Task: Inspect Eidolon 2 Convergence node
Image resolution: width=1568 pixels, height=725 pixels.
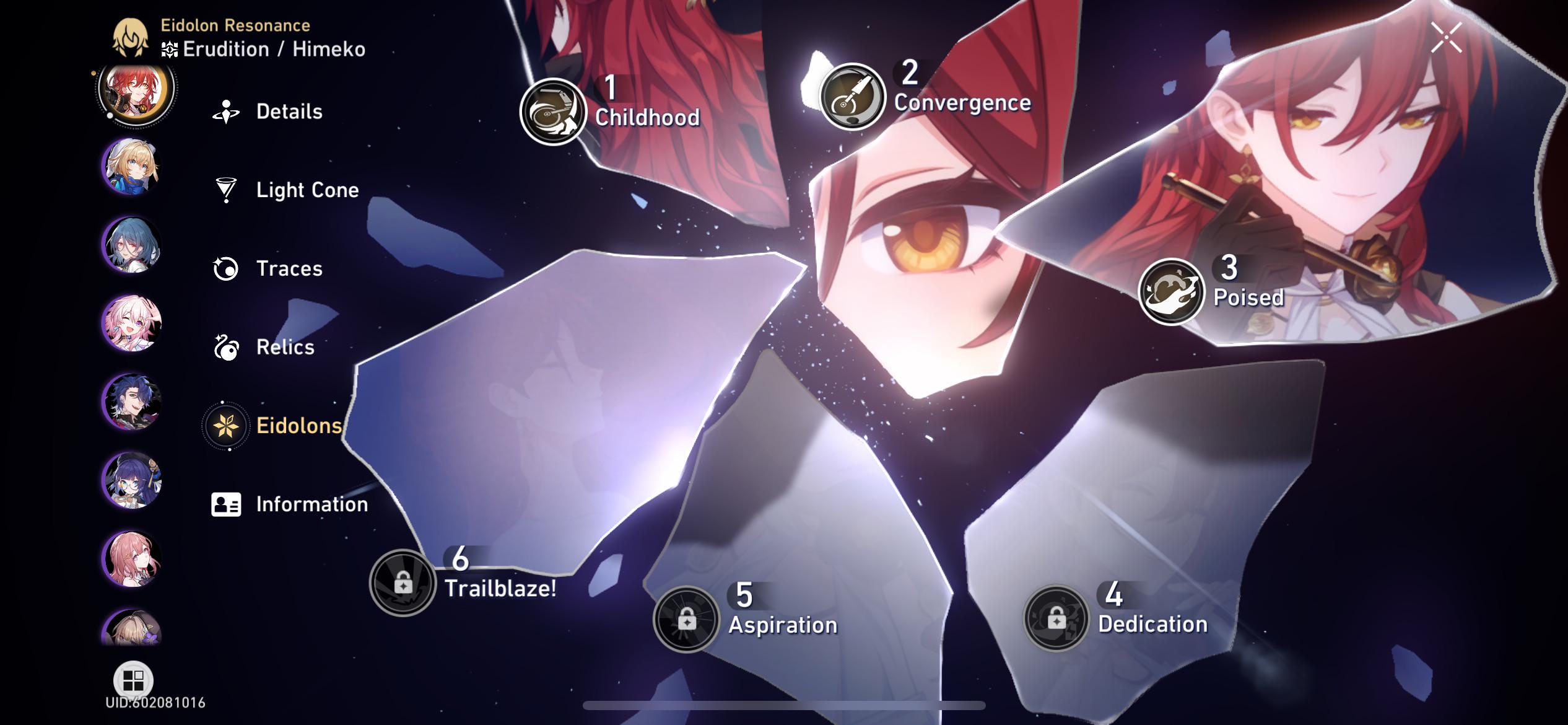Action: [852, 97]
